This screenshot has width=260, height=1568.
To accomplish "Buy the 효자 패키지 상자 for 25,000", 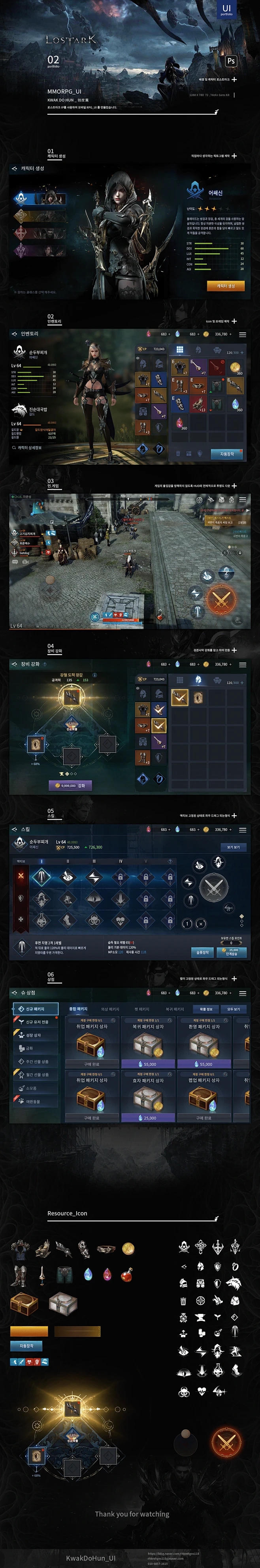I will pyautogui.click(x=148, y=1118).
